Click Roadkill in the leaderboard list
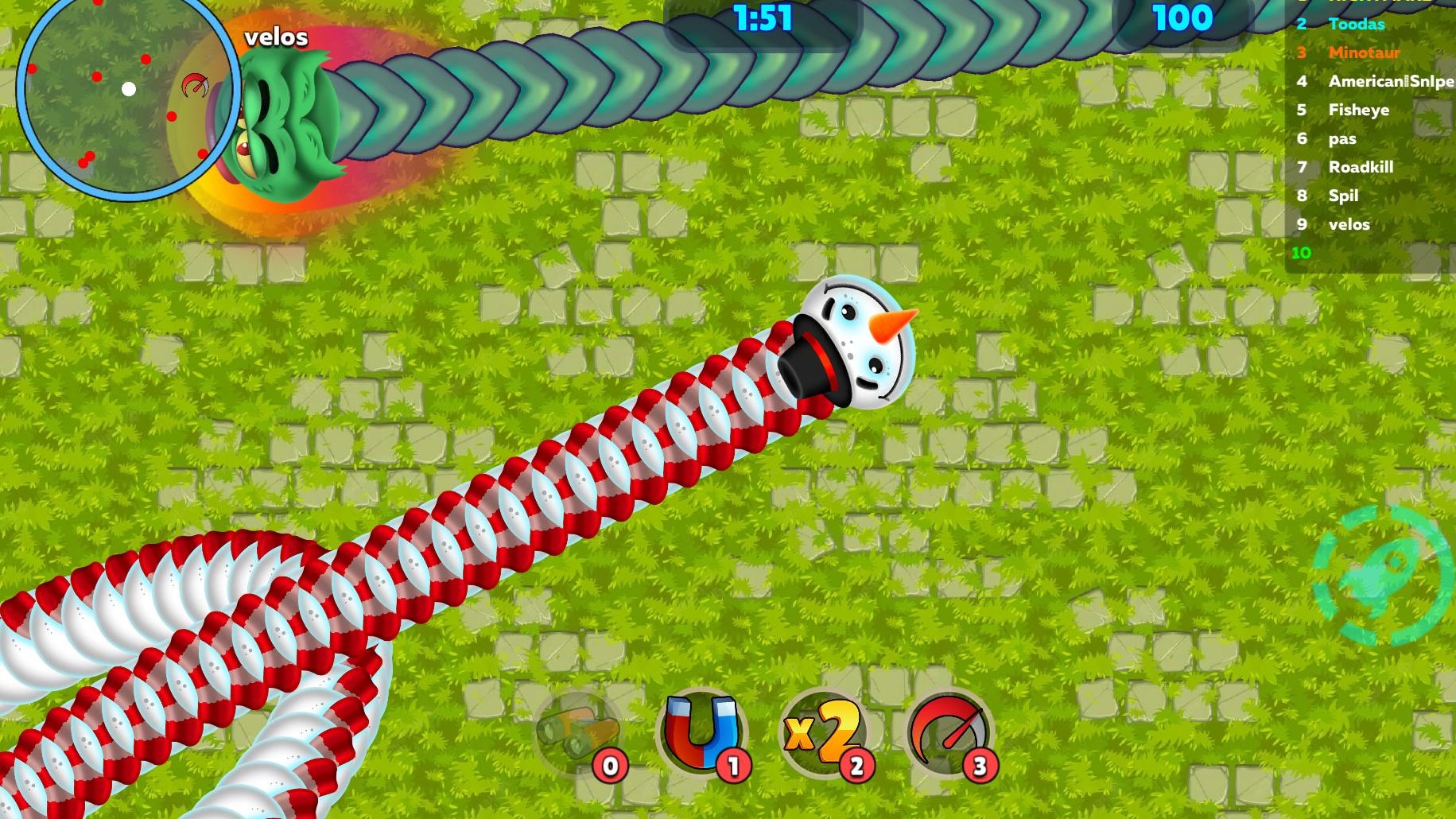 1362,167
